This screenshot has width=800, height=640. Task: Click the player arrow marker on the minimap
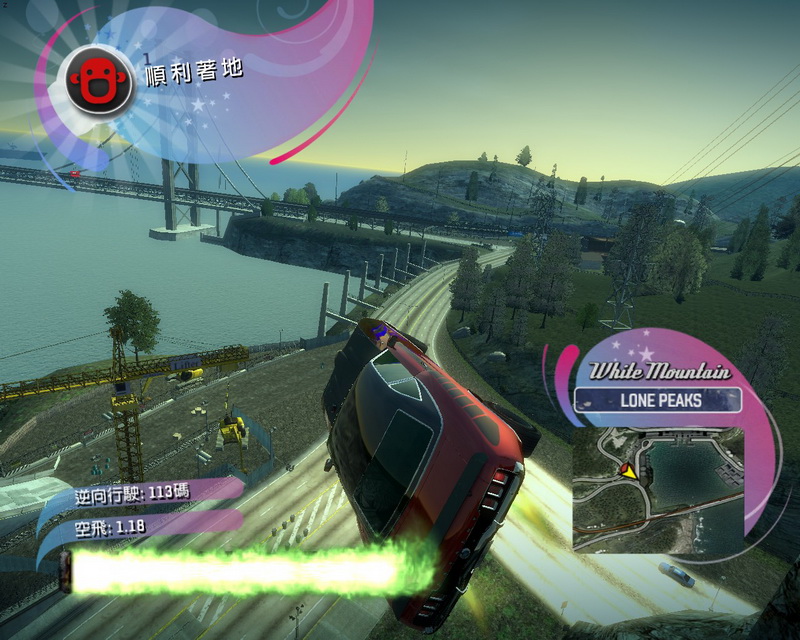[x=627, y=470]
